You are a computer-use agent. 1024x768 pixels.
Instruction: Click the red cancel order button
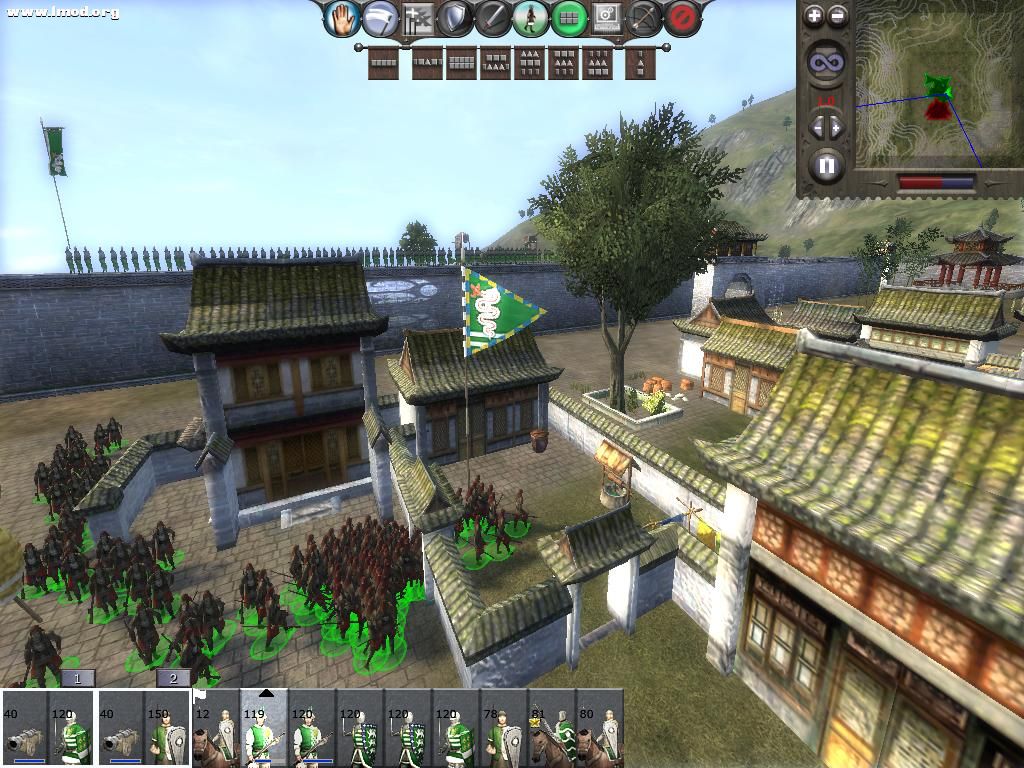[682, 18]
